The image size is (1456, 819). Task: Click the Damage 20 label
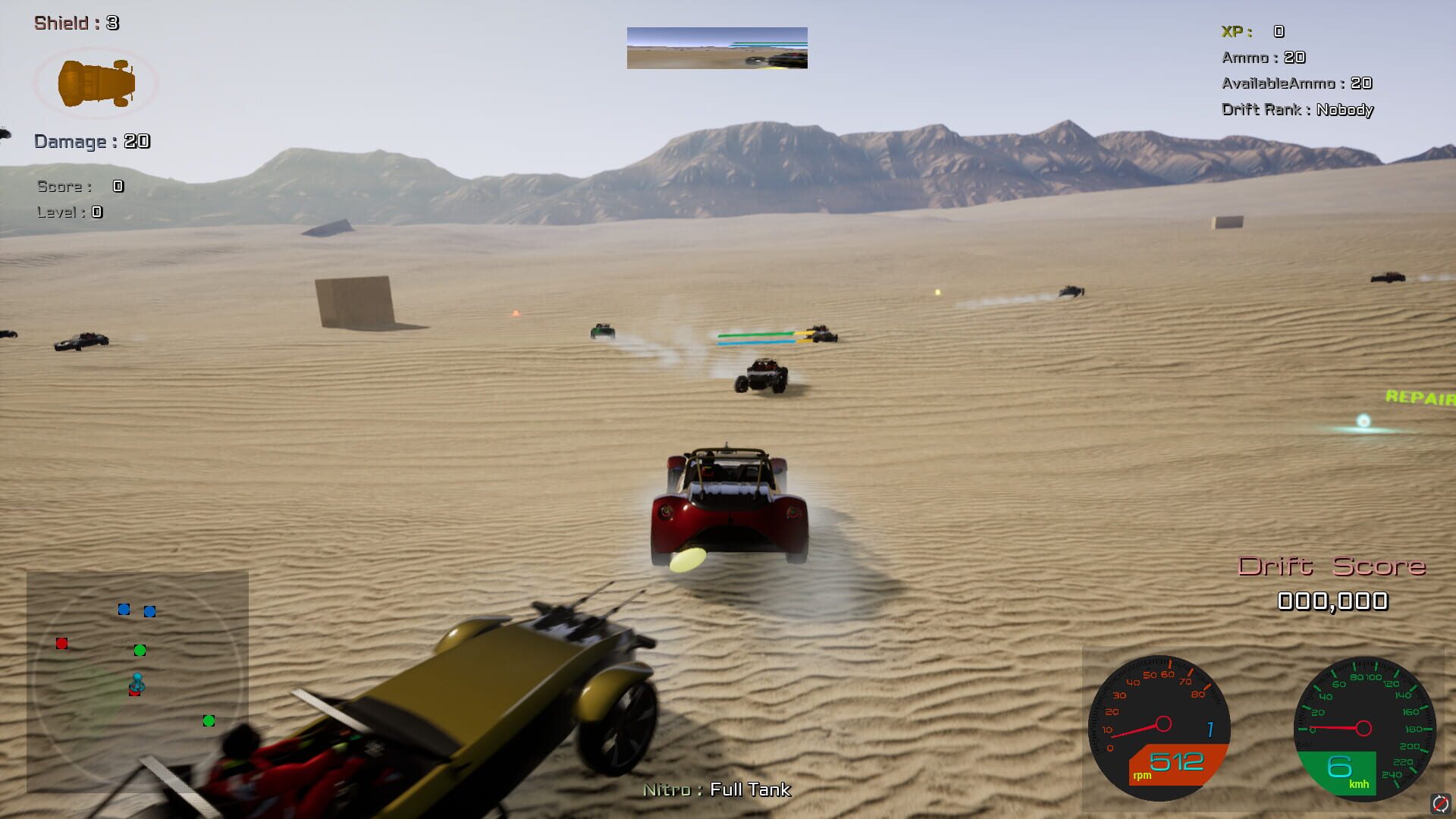90,141
